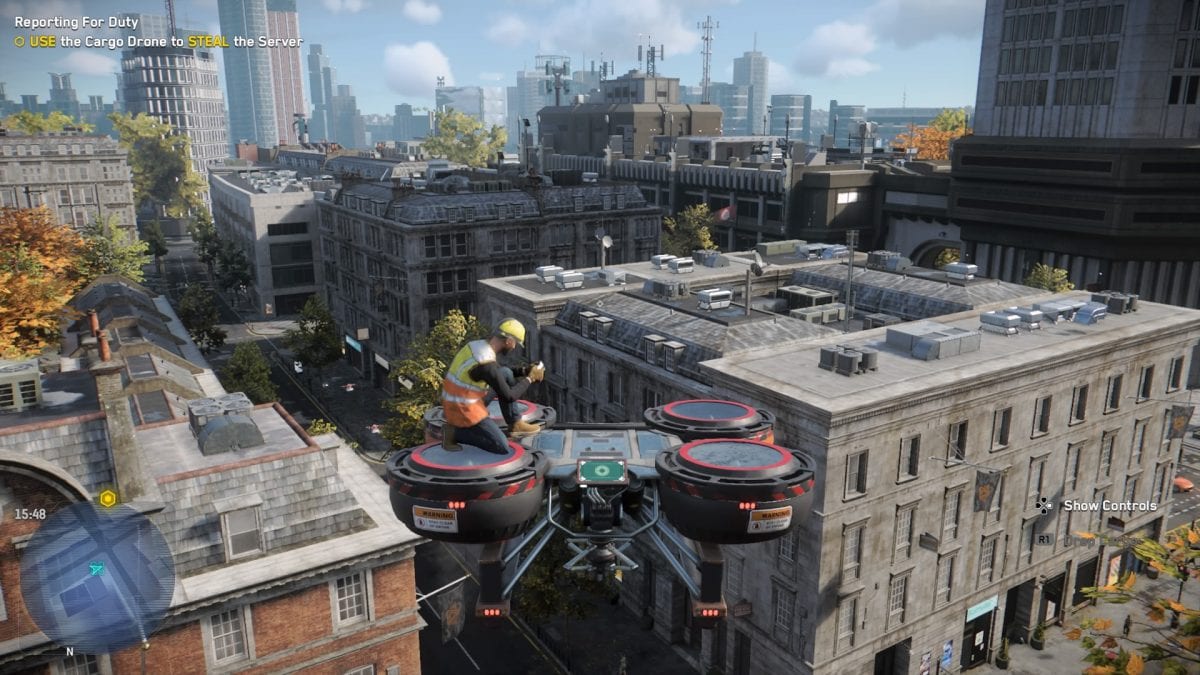Open the circular minimap
The image size is (1200, 675).
coord(97,577)
